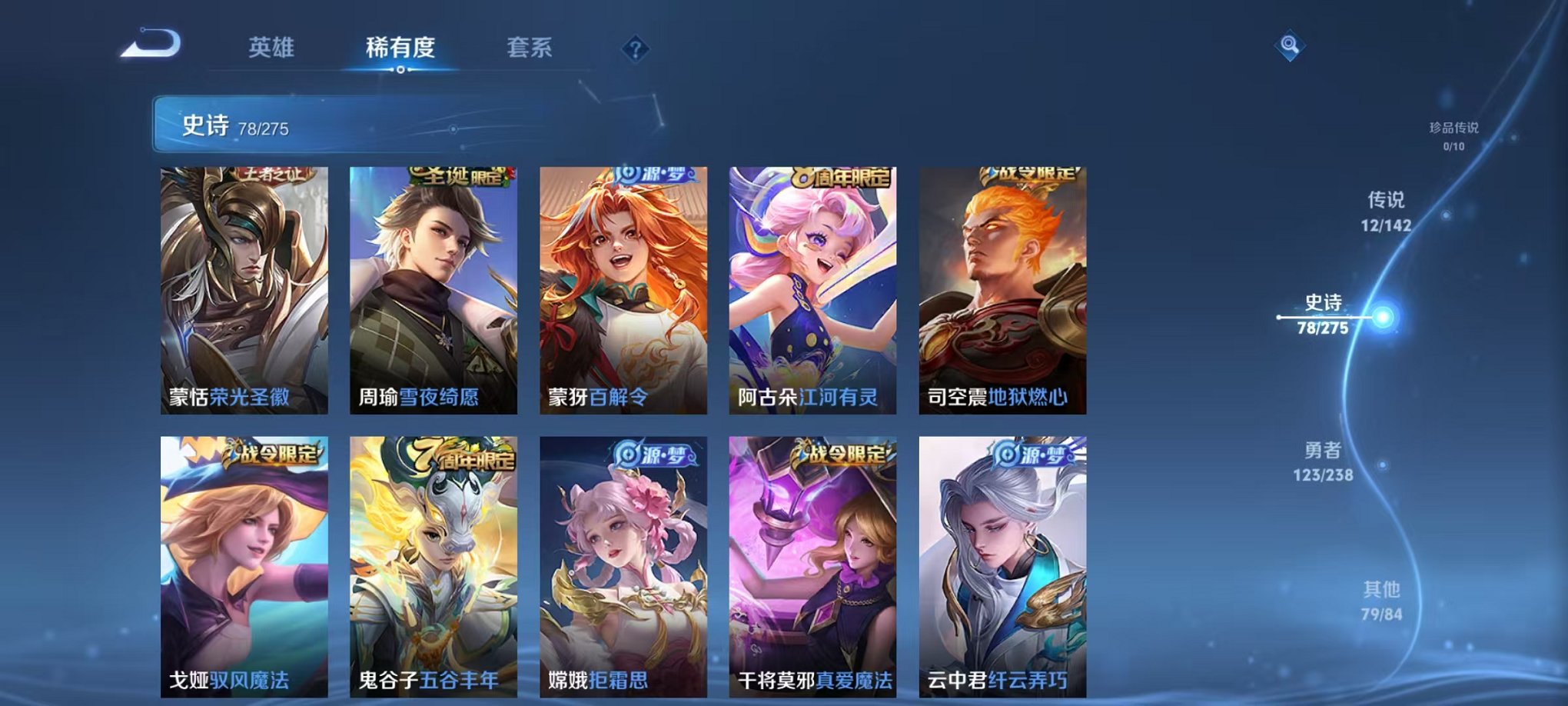Click the 战令限定 badge on 司空震 skin card
The image size is (1568, 706).
pyautogui.click(x=1031, y=176)
